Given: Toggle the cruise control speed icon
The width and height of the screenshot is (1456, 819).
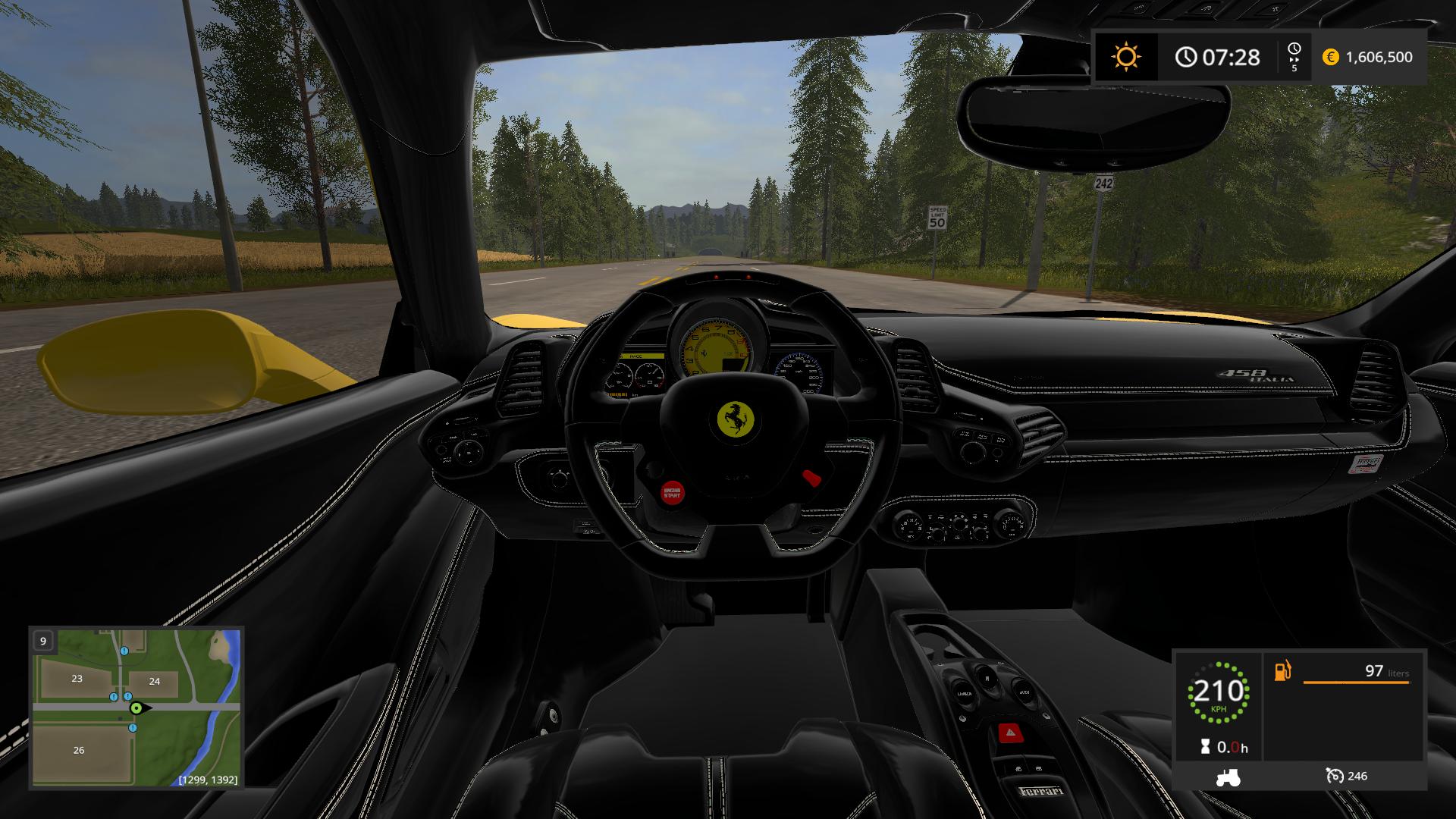Looking at the screenshot, I should tap(1335, 776).
